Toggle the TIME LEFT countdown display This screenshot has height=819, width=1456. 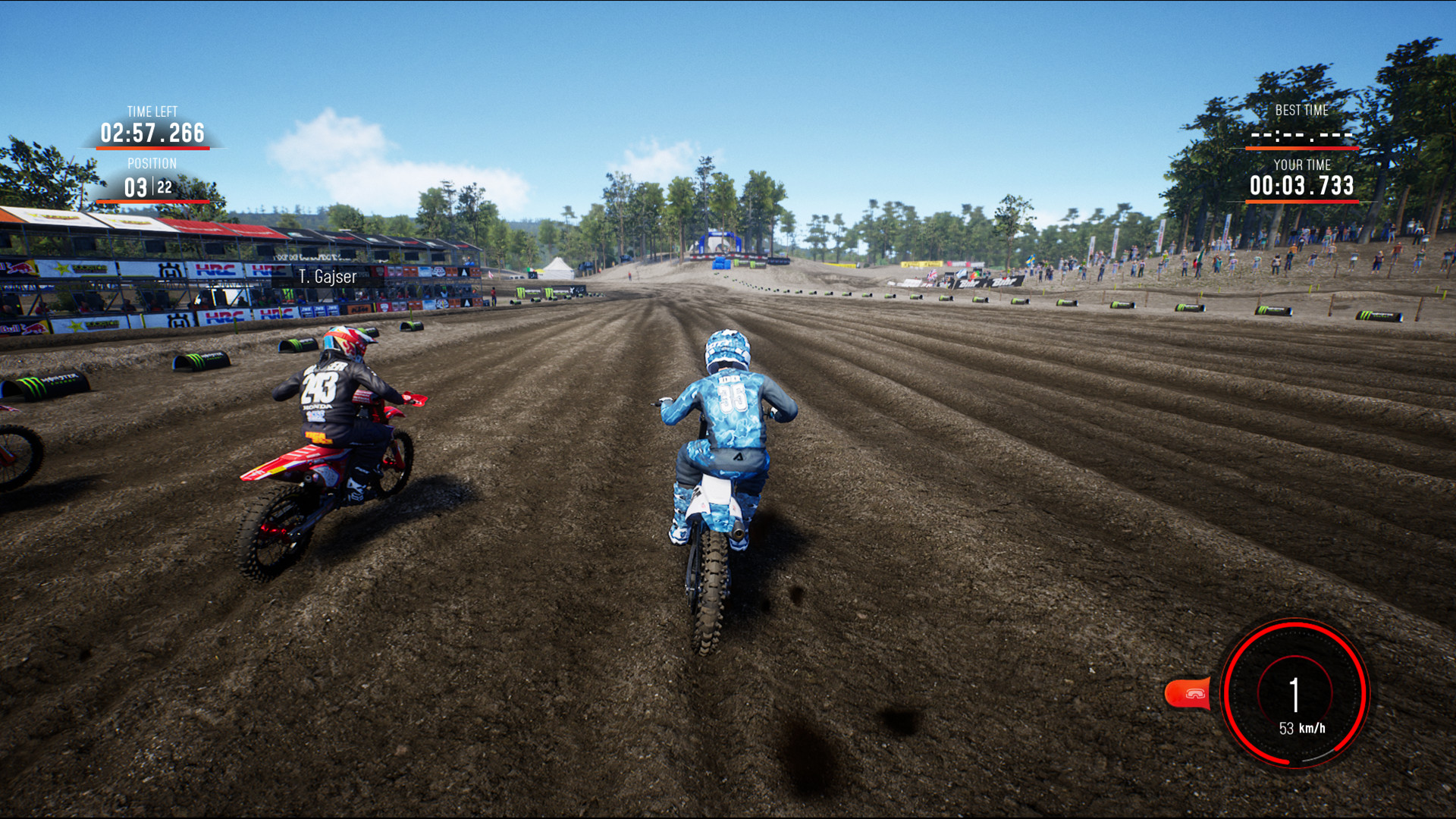pos(152,133)
